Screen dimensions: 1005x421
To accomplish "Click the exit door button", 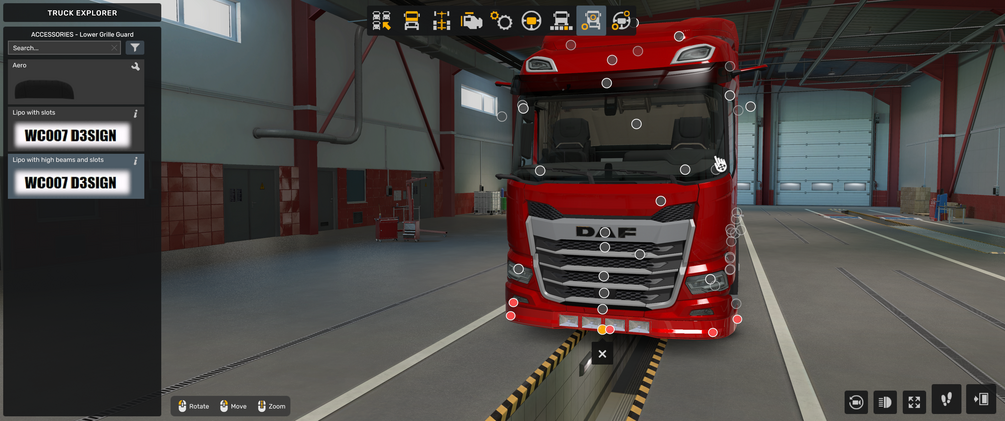I will point(981,399).
